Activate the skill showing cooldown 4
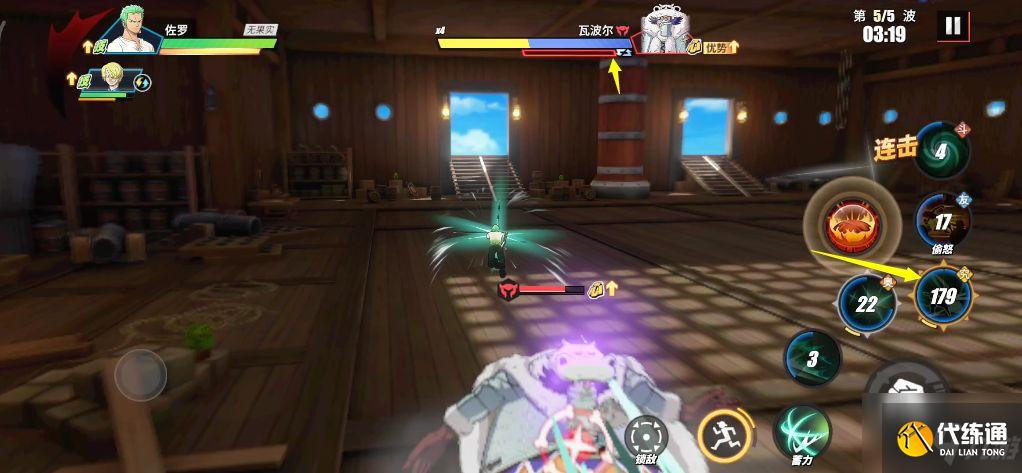The width and height of the screenshot is (1022, 473). point(942,151)
